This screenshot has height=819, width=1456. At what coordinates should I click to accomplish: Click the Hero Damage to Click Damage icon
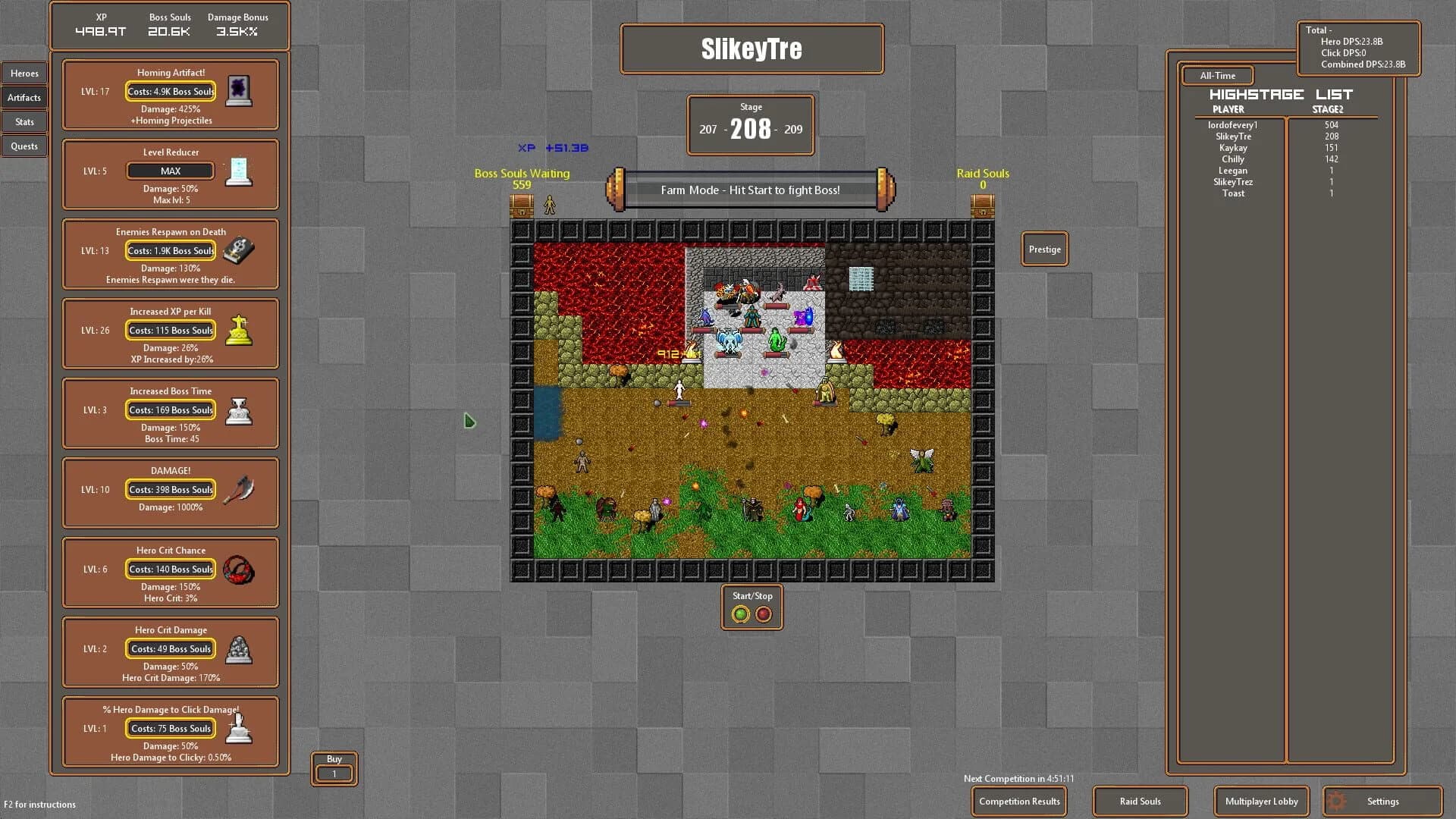239,728
